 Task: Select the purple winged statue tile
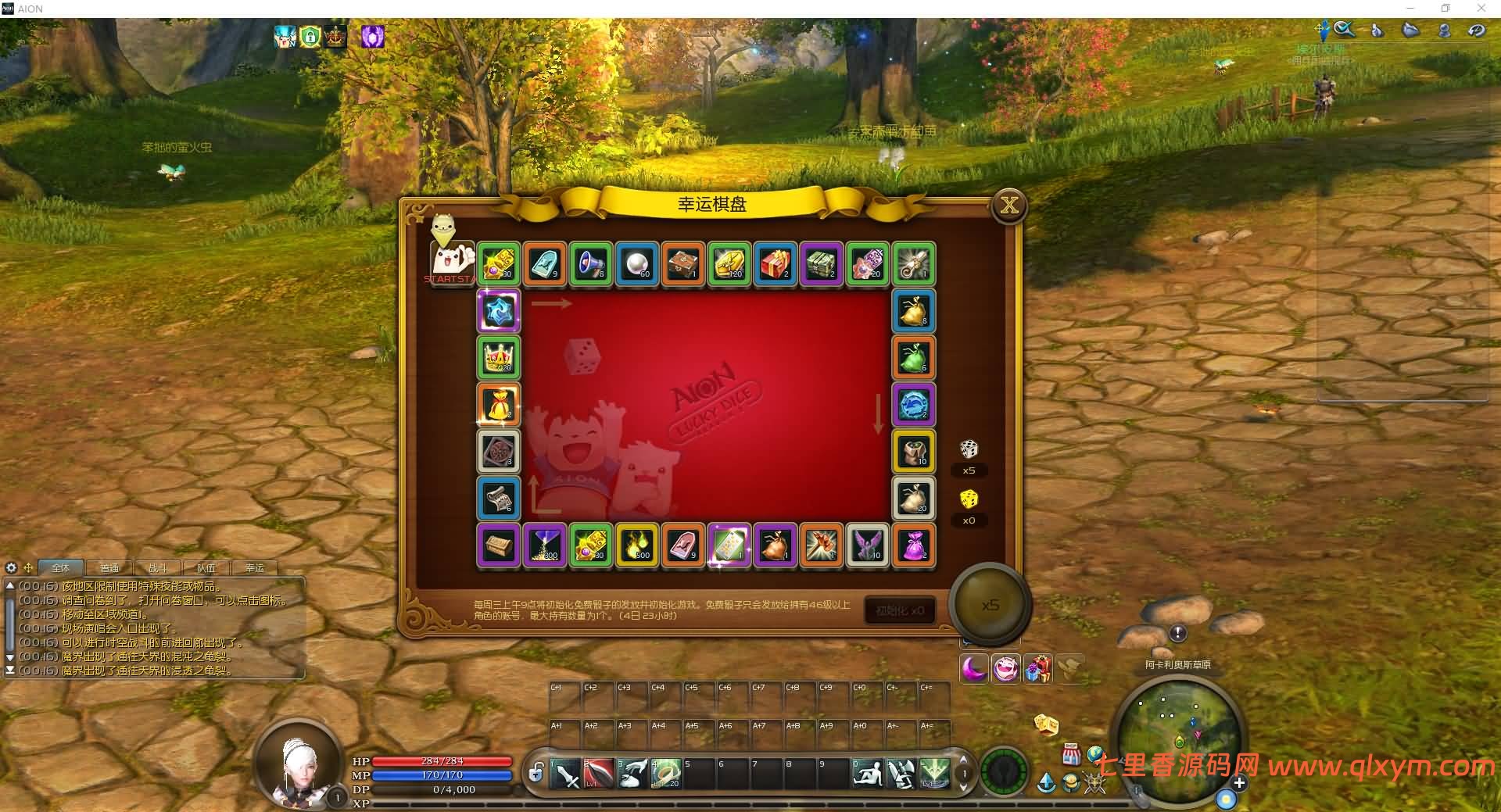[868, 544]
